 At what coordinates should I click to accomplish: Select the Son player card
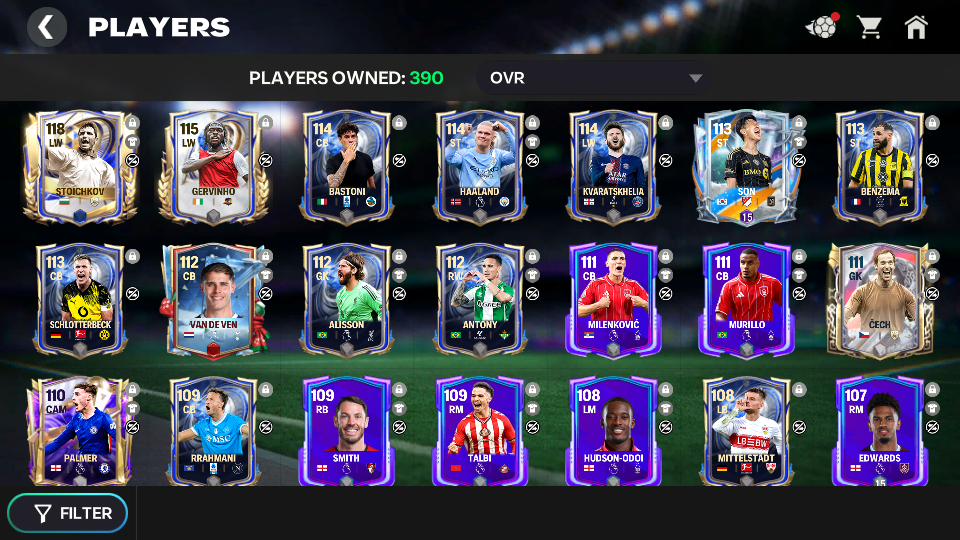point(745,167)
